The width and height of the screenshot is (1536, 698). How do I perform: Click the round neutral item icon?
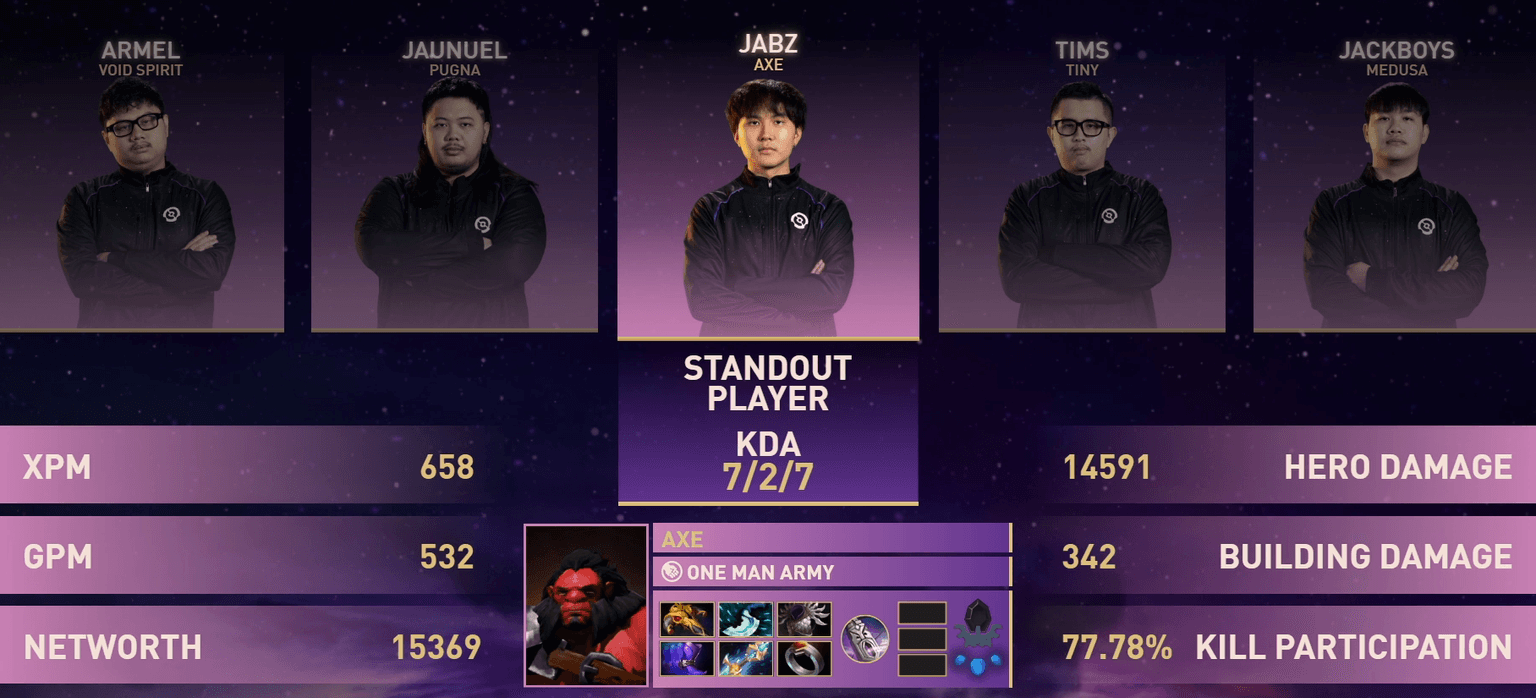pyautogui.click(x=864, y=638)
